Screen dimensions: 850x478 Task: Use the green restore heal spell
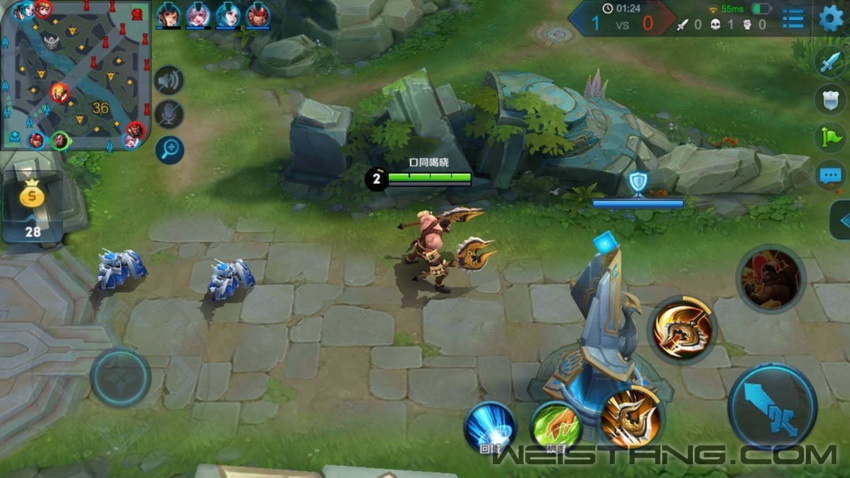pos(556,427)
